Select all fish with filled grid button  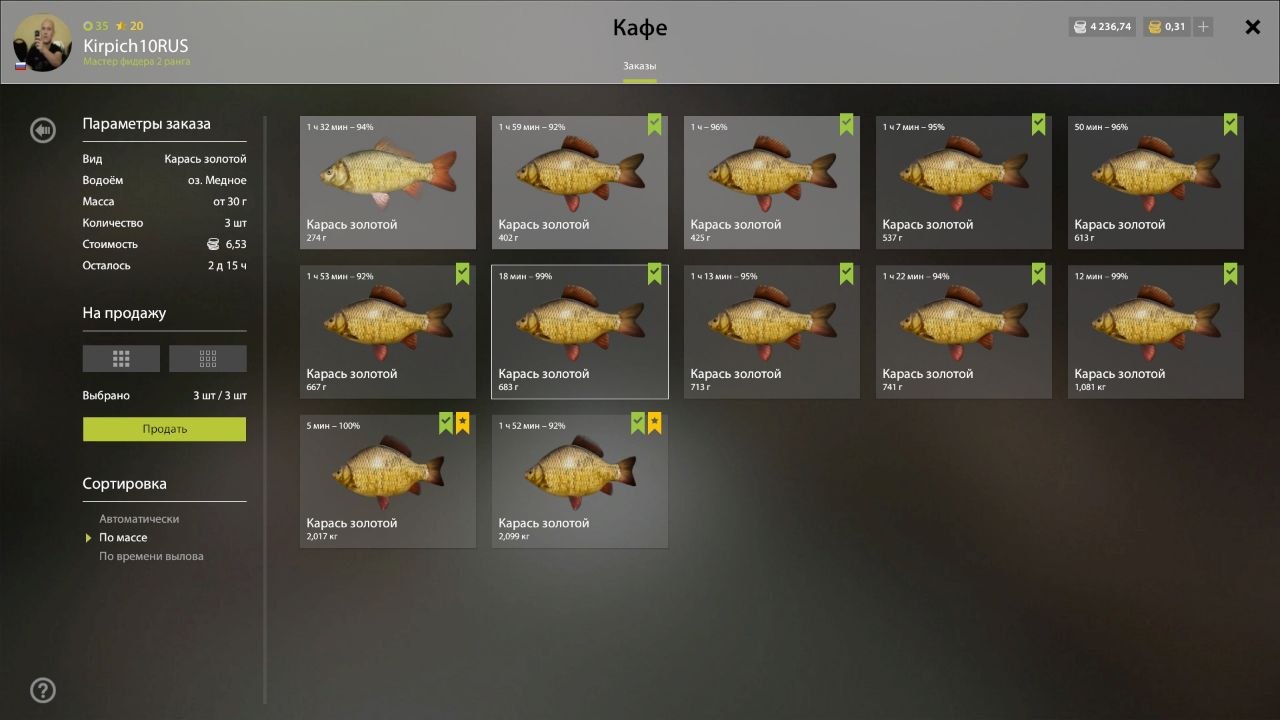pos(121,358)
